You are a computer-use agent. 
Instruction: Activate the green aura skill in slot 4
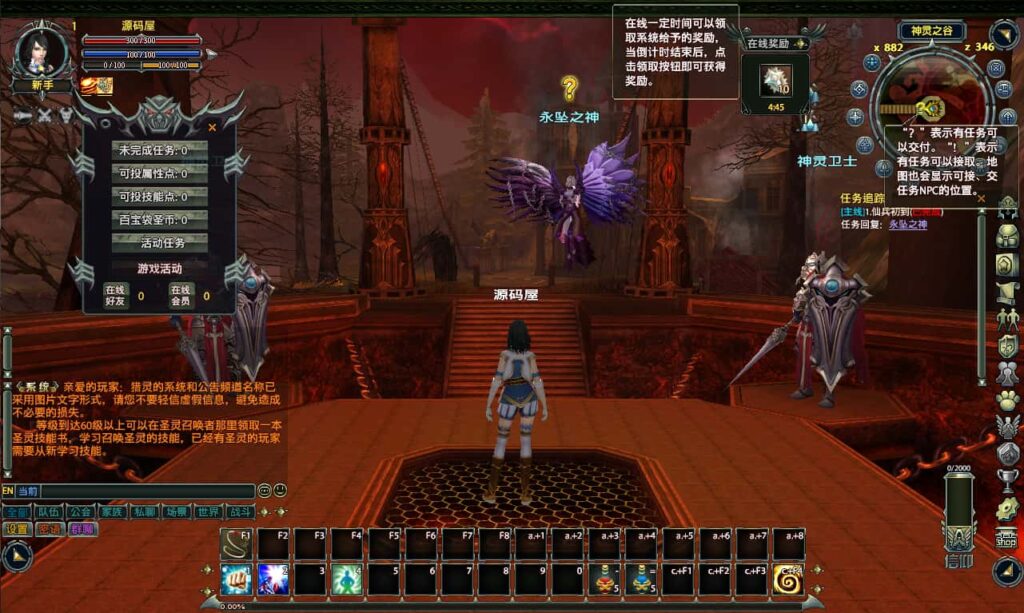345,578
